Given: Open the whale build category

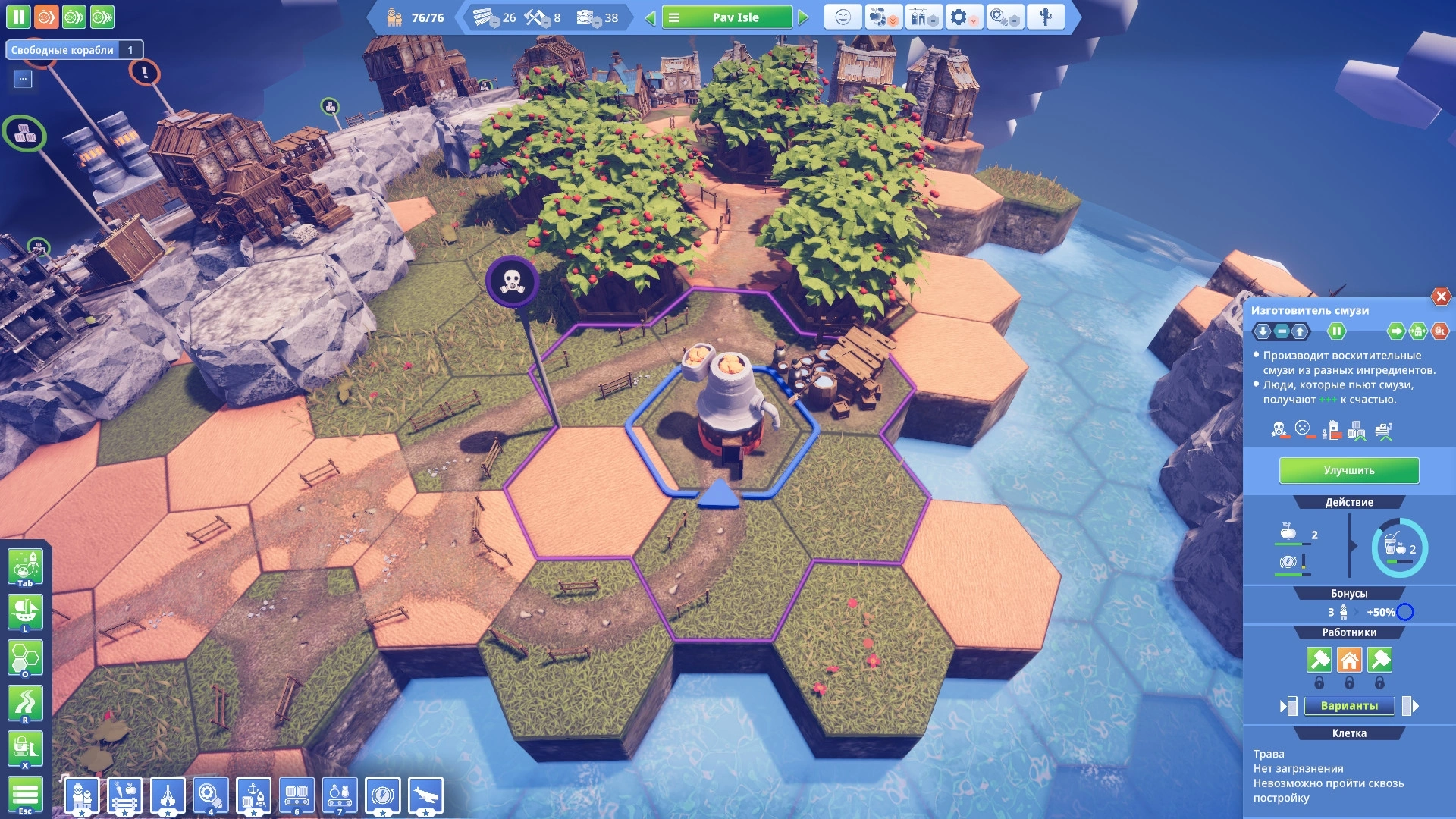Looking at the screenshot, I should (426, 795).
